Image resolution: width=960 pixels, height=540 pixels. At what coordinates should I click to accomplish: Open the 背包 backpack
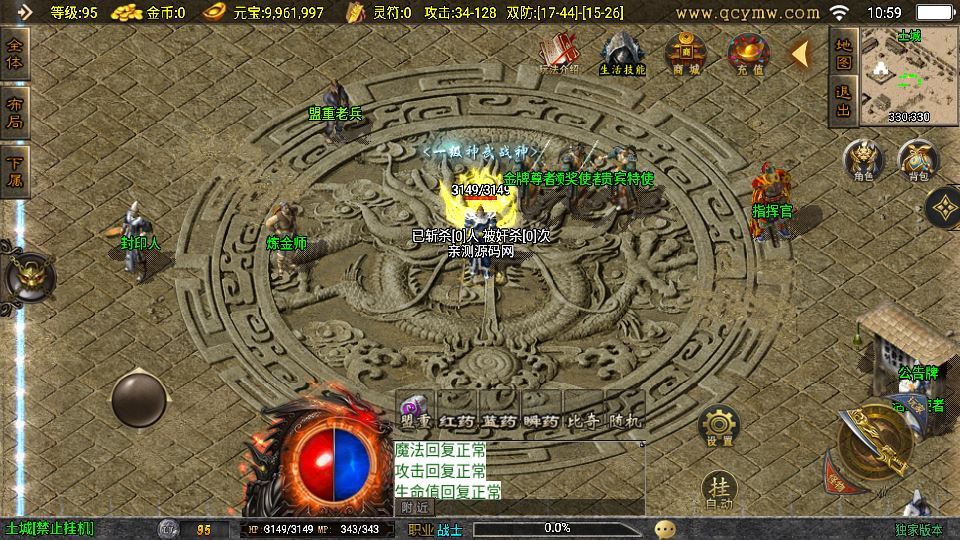(x=917, y=161)
